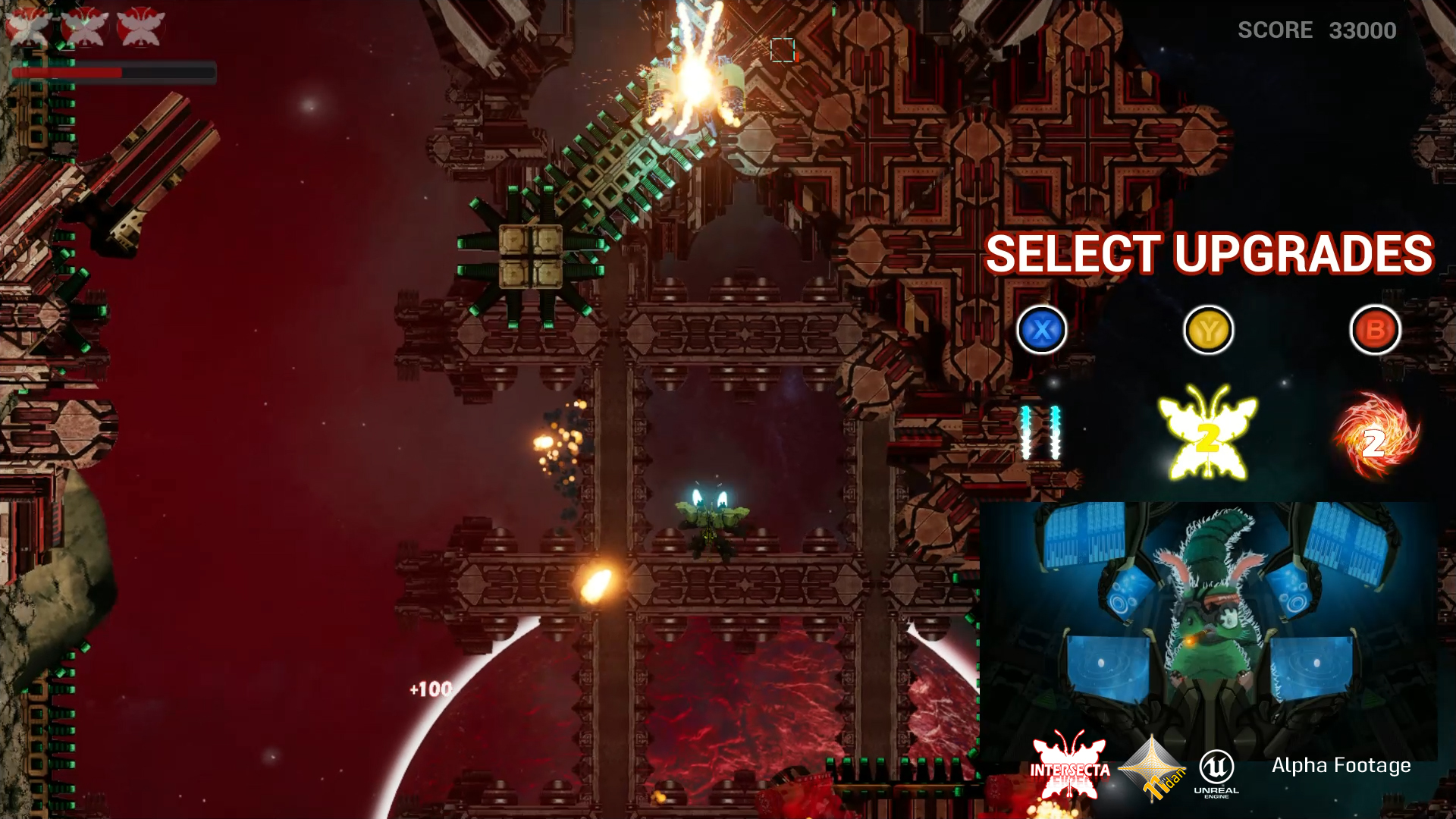Screen dimensions: 1456x819
Task: Pick the swirling fireball level 2 upgrade
Action: click(x=1376, y=436)
